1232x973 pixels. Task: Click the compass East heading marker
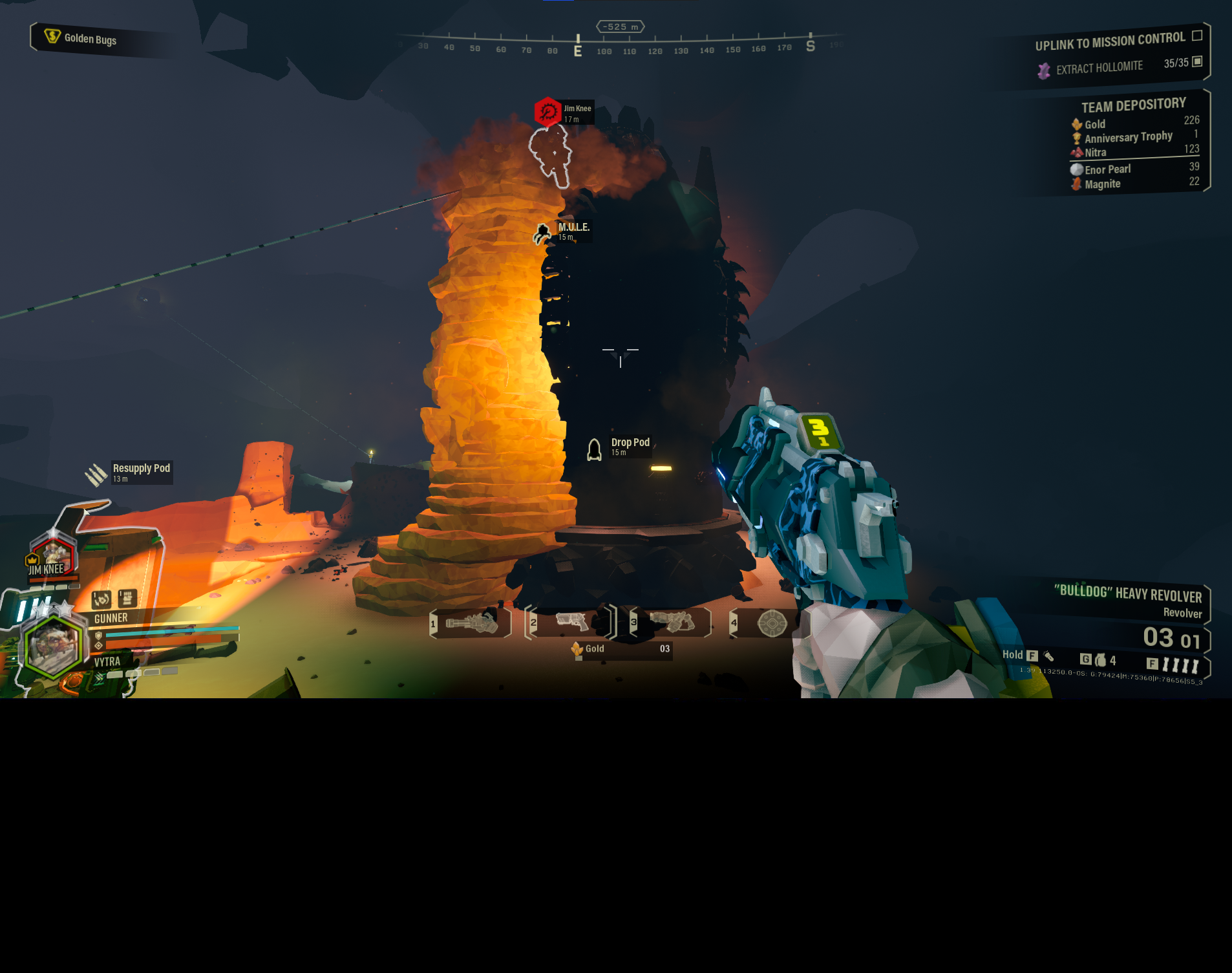(x=578, y=50)
